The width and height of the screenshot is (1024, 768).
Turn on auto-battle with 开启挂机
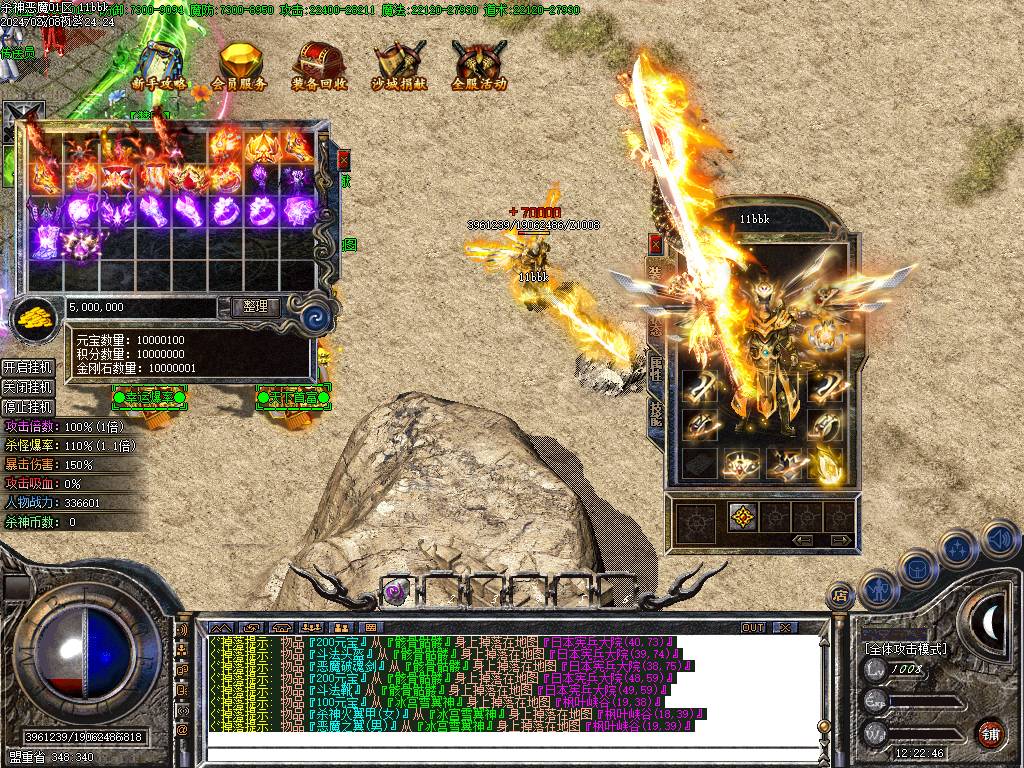tap(28, 367)
